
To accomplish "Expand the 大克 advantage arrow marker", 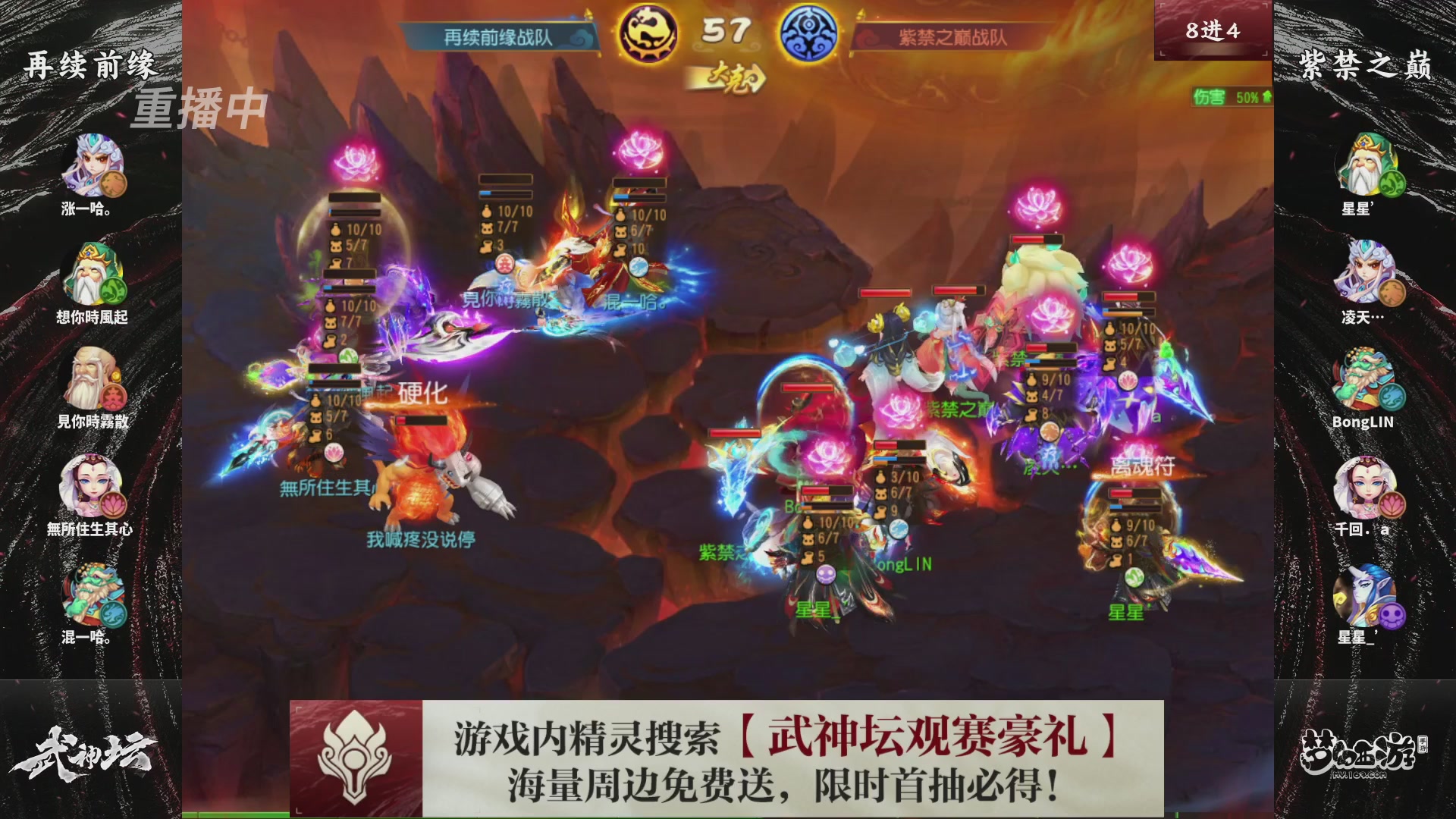I will tap(730, 75).
